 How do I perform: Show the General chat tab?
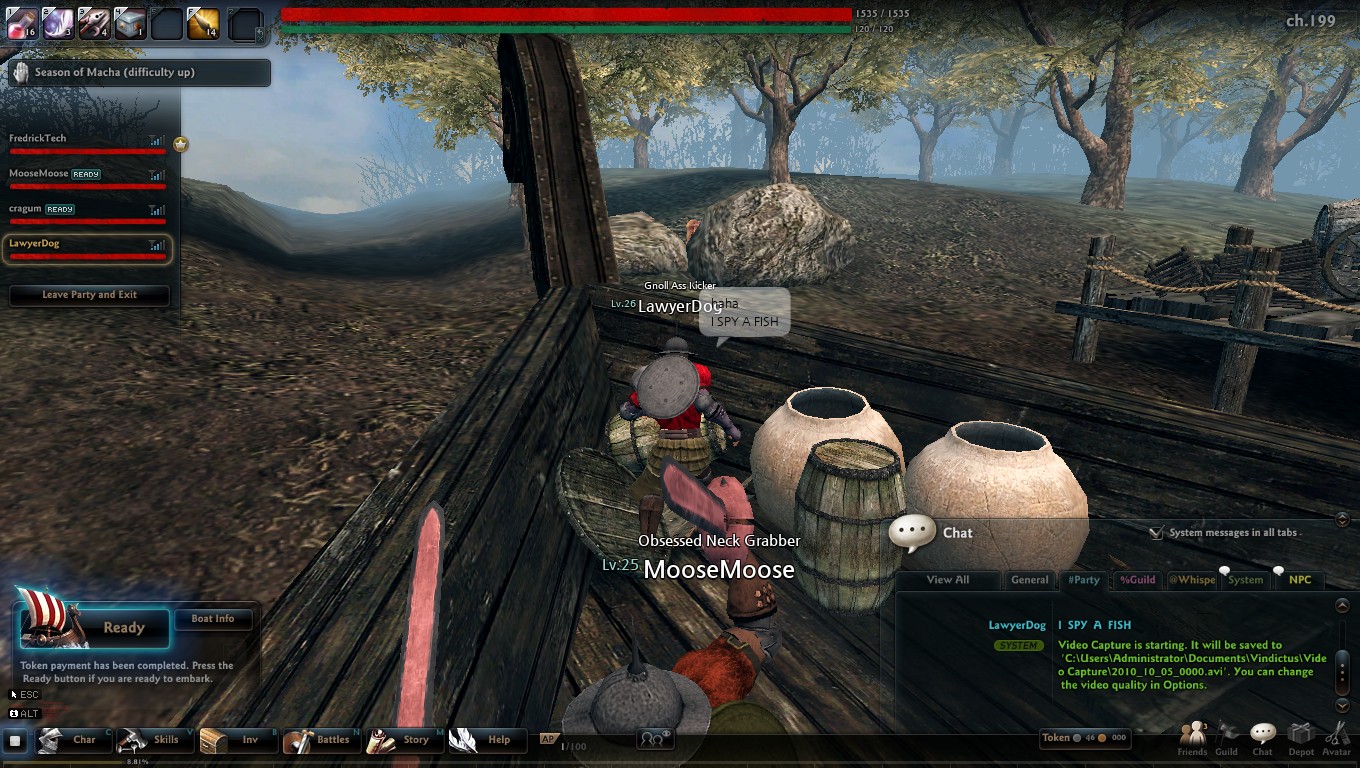pyautogui.click(x=1029, y=580)
